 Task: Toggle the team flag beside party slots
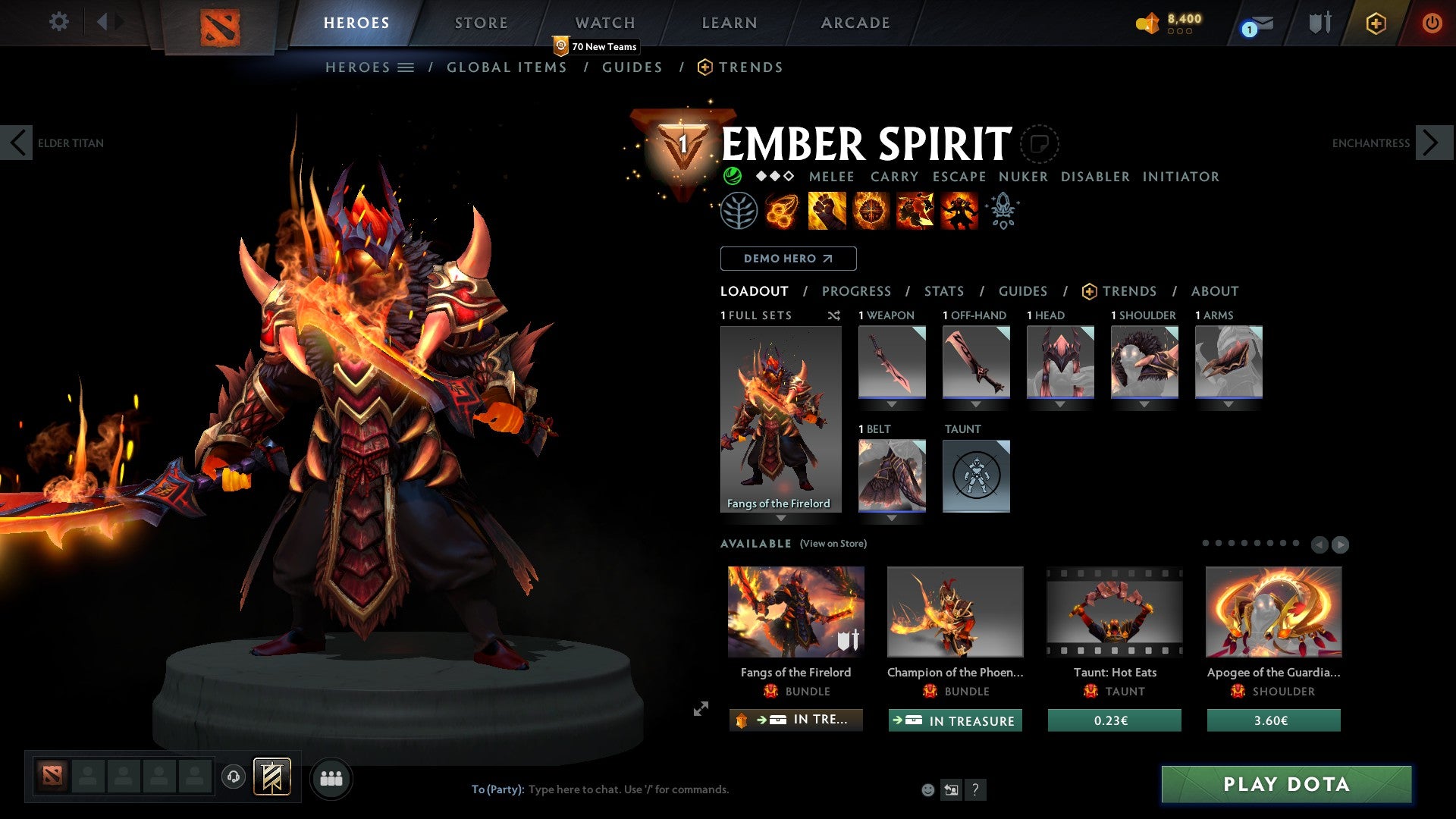(x=273, y=777)
